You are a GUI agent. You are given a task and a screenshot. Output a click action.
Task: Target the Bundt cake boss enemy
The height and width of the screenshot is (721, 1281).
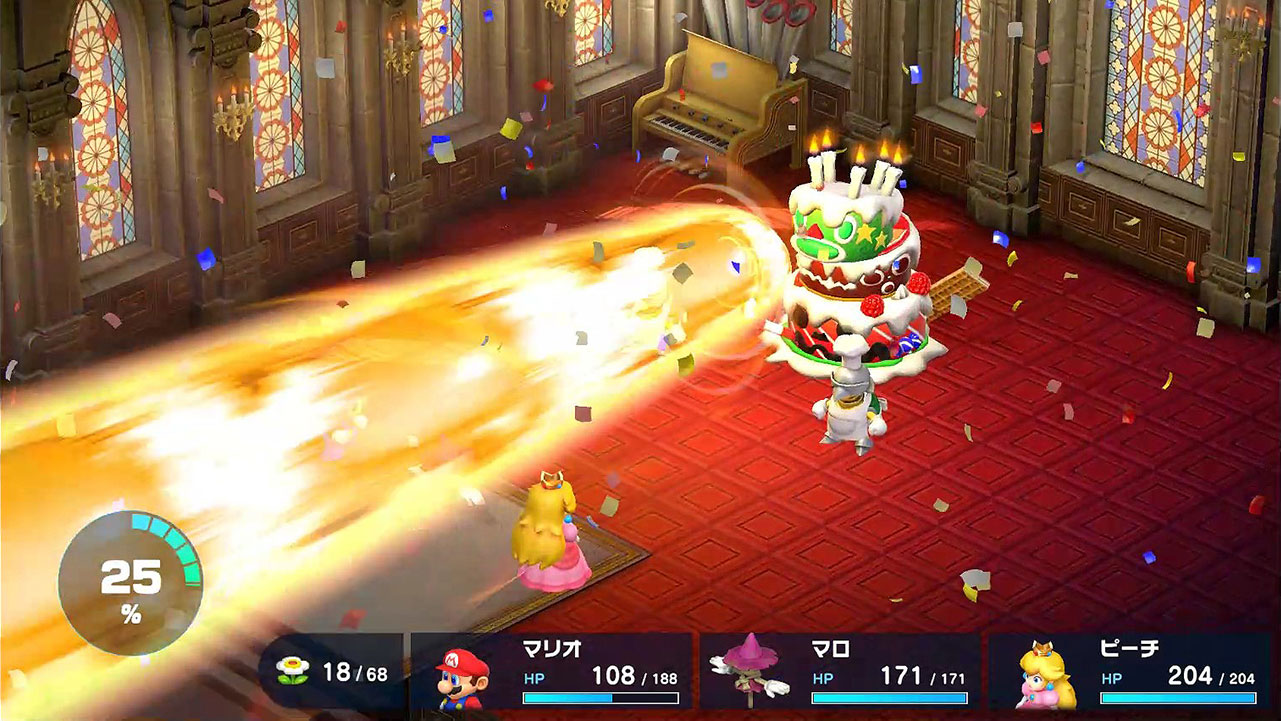[858, 280]
